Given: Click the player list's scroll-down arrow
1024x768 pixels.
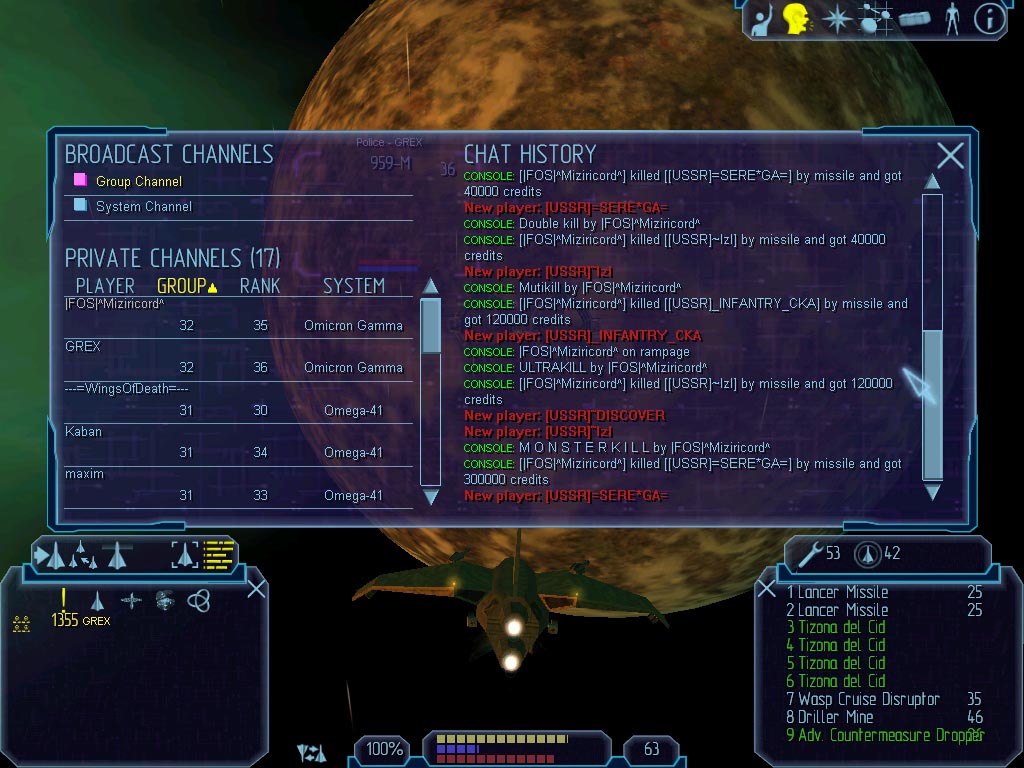Looking at the screenshot, I should coord(431,497).
